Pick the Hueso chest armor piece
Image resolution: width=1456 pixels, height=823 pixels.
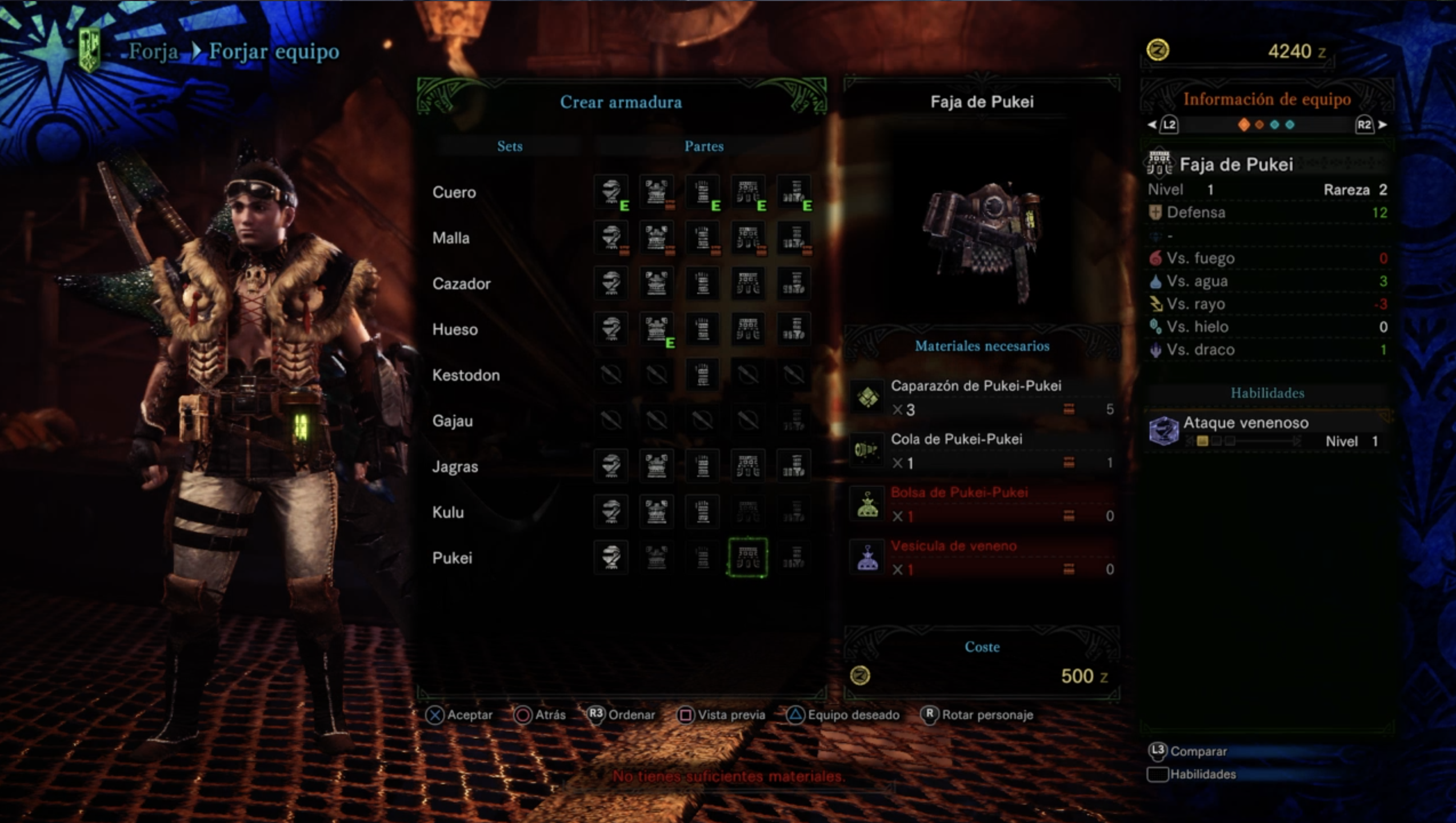click(657, 329)
